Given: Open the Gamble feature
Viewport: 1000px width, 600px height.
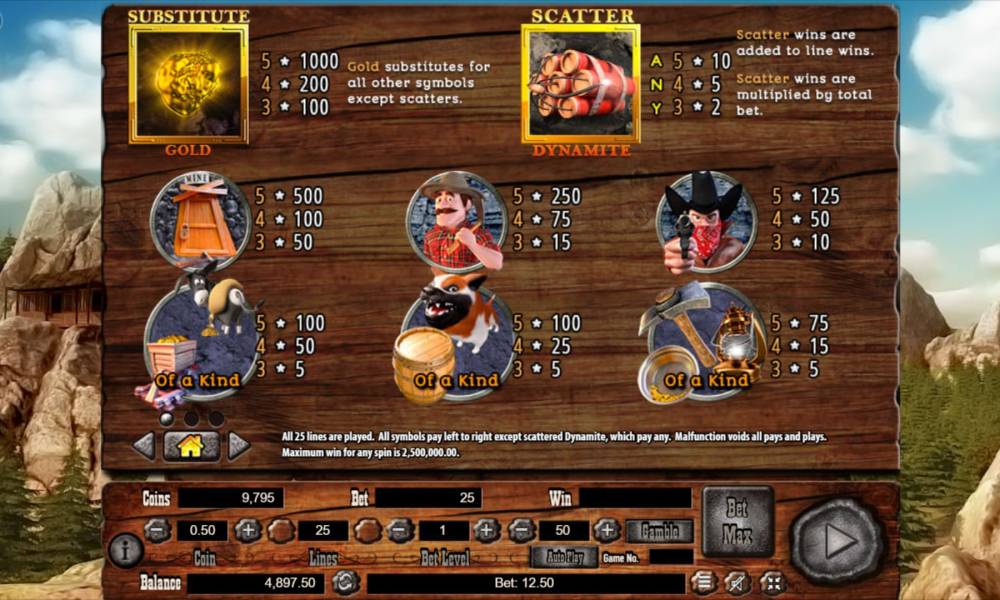Looking at the screenshot, I should (x=660, y=531).
